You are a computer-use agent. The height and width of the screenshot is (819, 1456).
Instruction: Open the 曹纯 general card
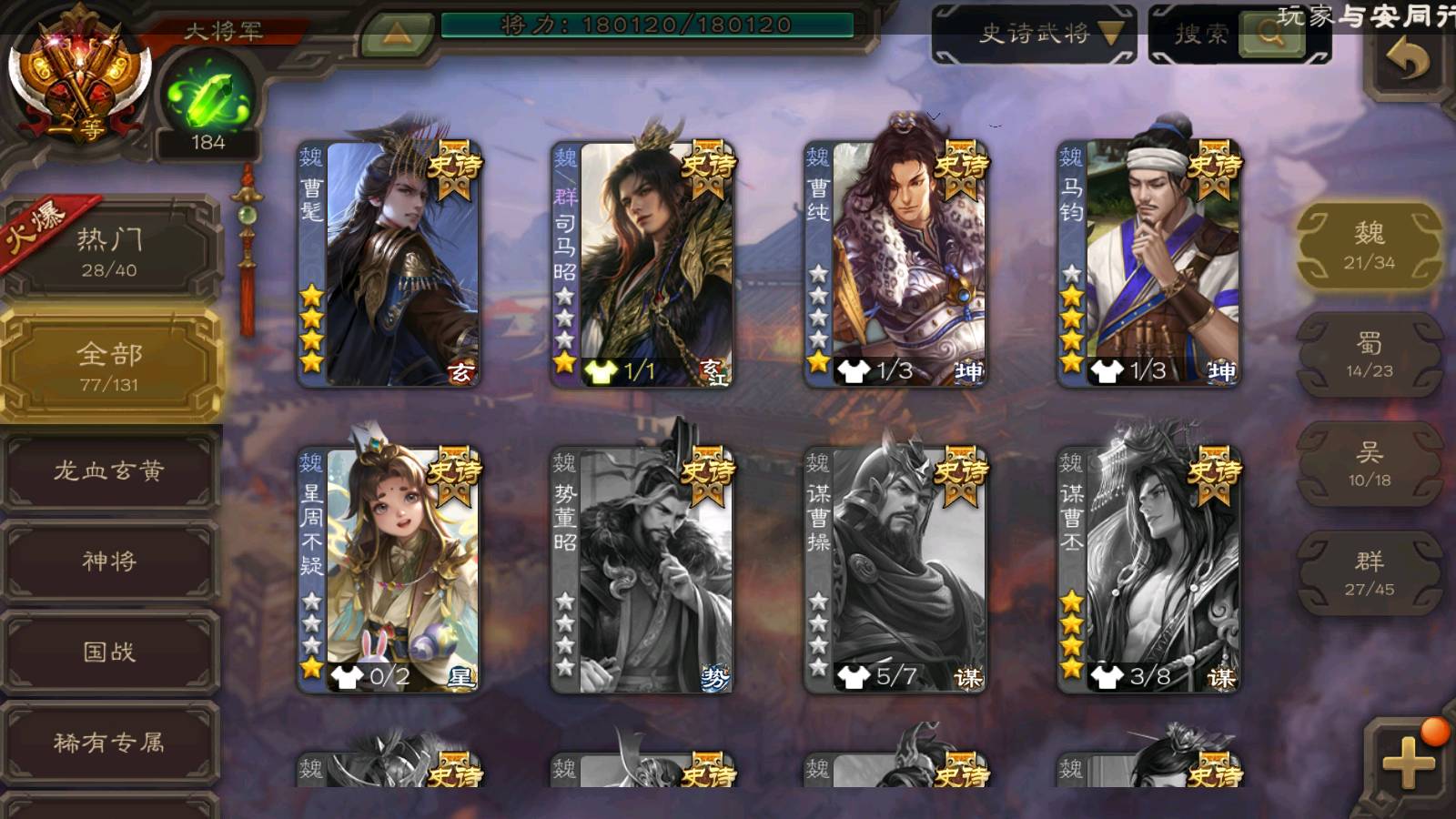pos(895,264)
